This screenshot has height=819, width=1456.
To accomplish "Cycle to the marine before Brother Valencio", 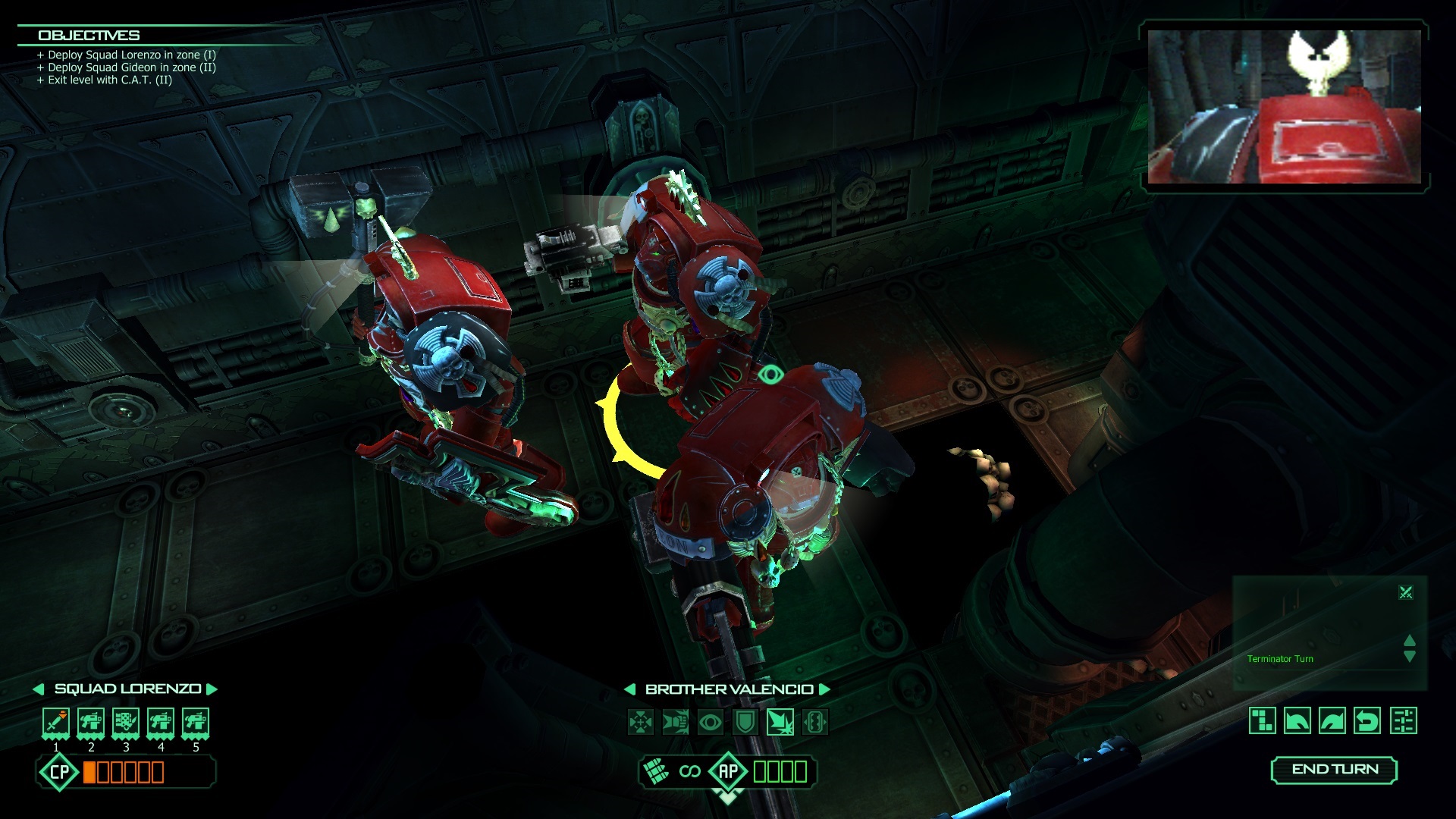I will click(629, 689).
